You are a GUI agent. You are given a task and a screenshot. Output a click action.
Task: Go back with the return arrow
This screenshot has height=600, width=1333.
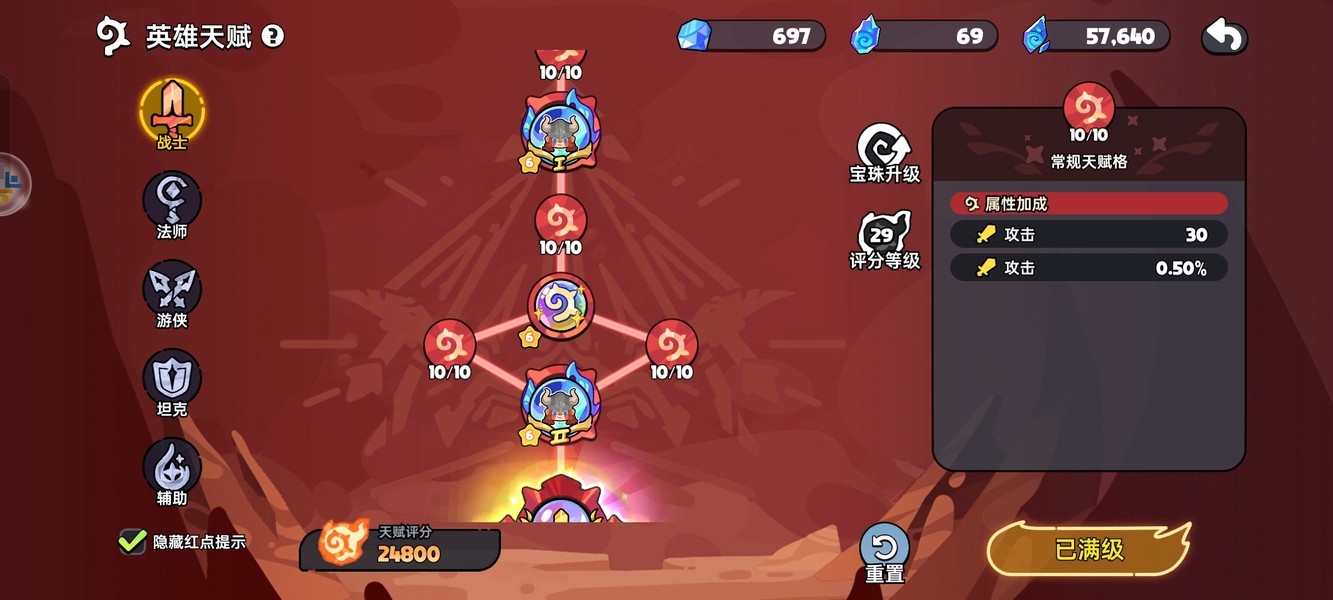pyautogui.click(x=1224, y=37)
